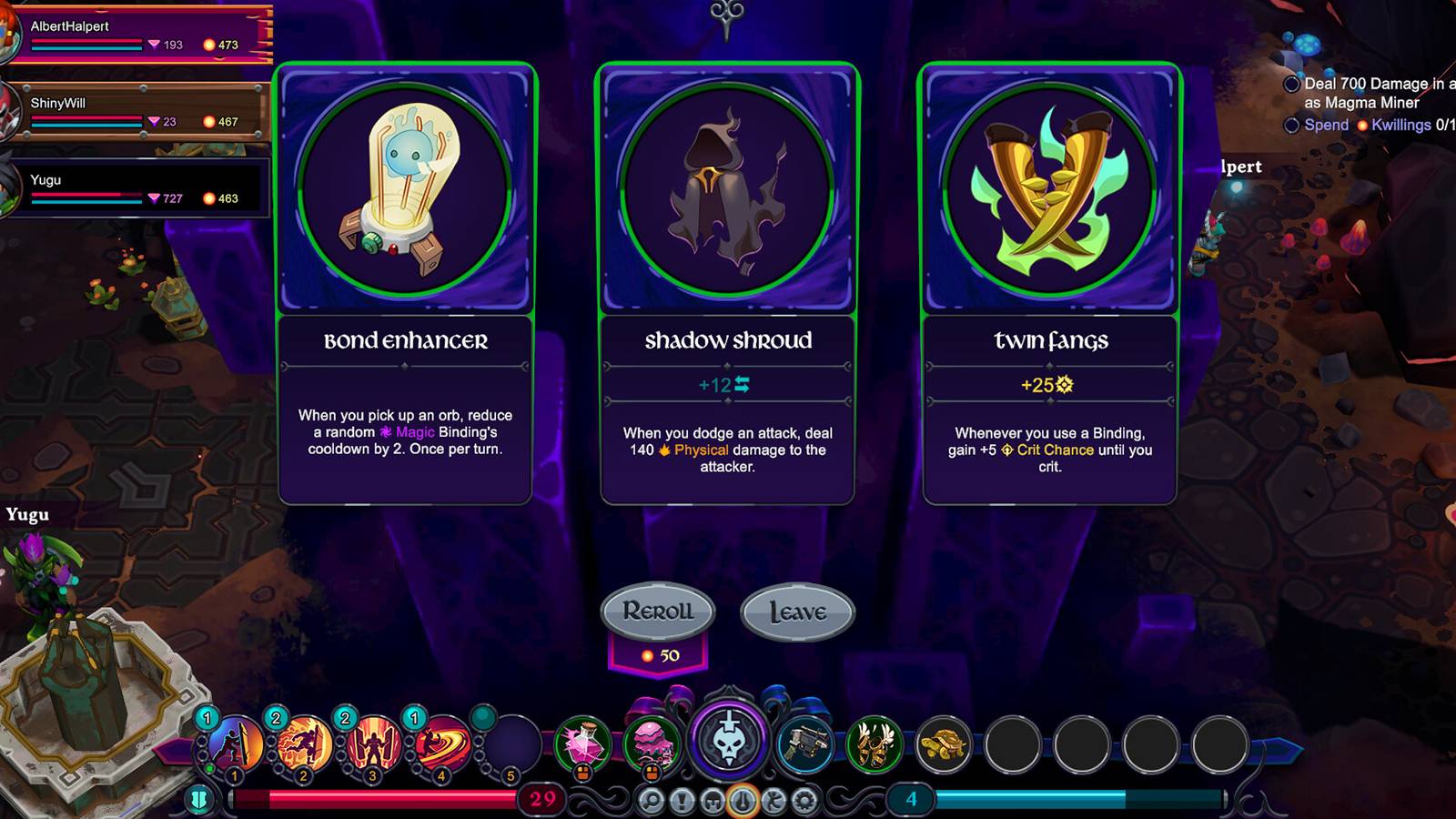The width and height of the screenshot is (1456, 819).
Task: Activate the emote icon near the settings gear
Action: click(773, 801)
